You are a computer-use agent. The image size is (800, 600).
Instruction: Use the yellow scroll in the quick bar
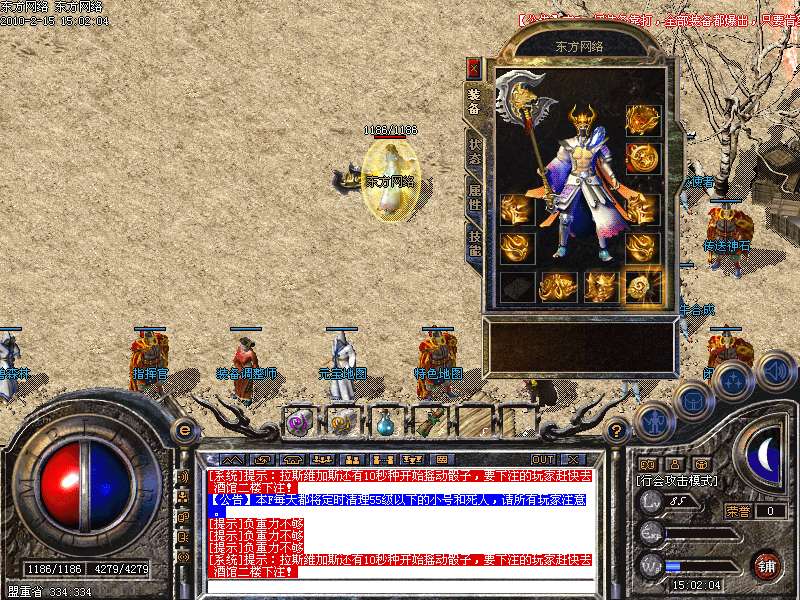tap(342, 422)
